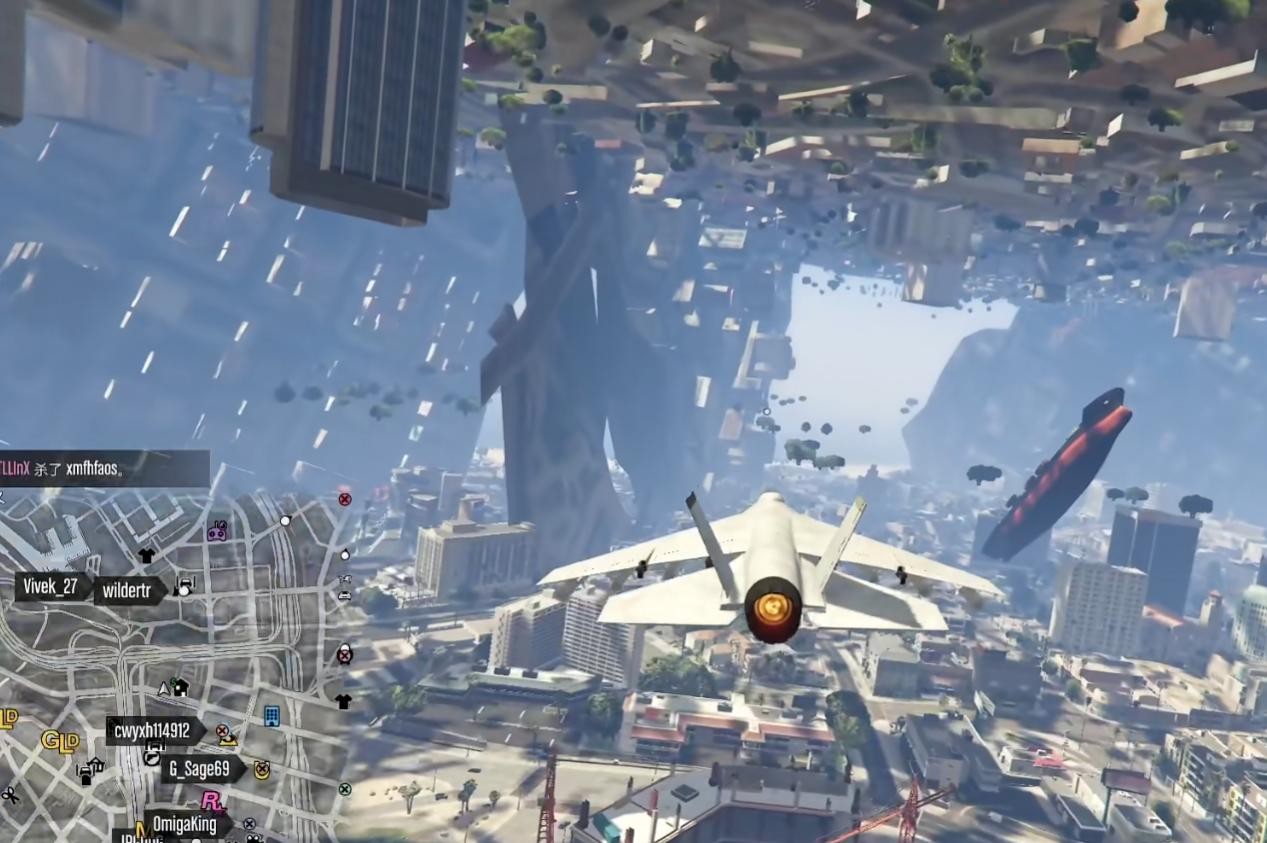
Task: Click the house icon beside player arrow
Action: click(181, 687)
